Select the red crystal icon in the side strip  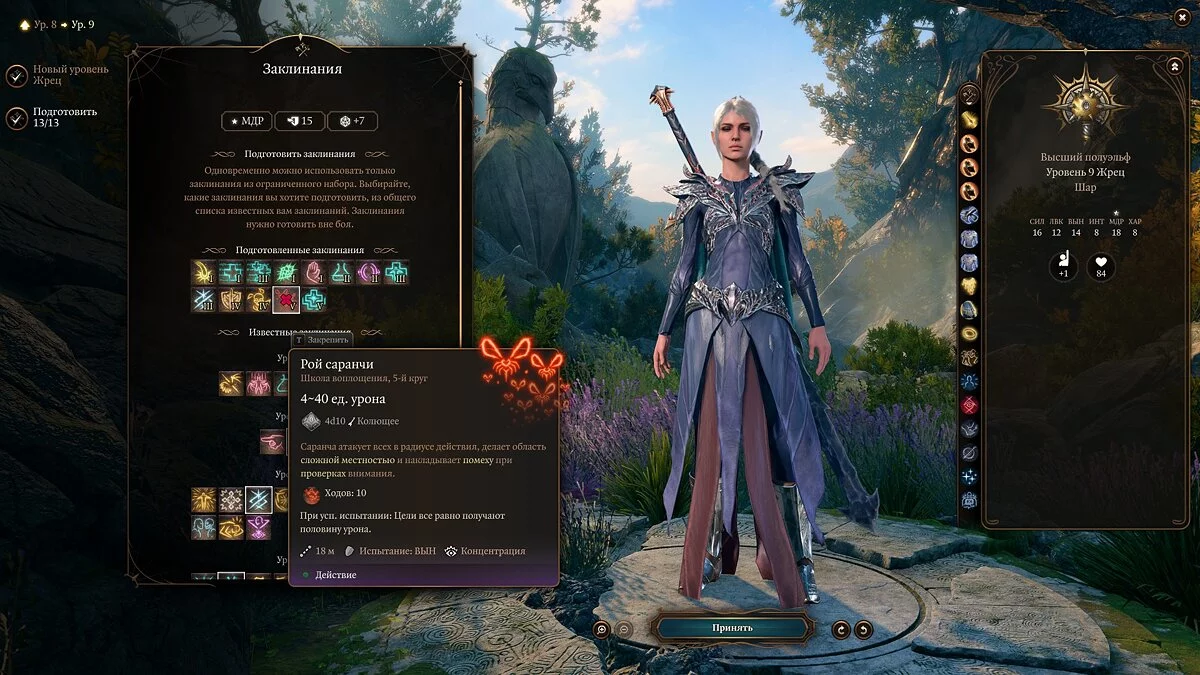tap(969, 405)
